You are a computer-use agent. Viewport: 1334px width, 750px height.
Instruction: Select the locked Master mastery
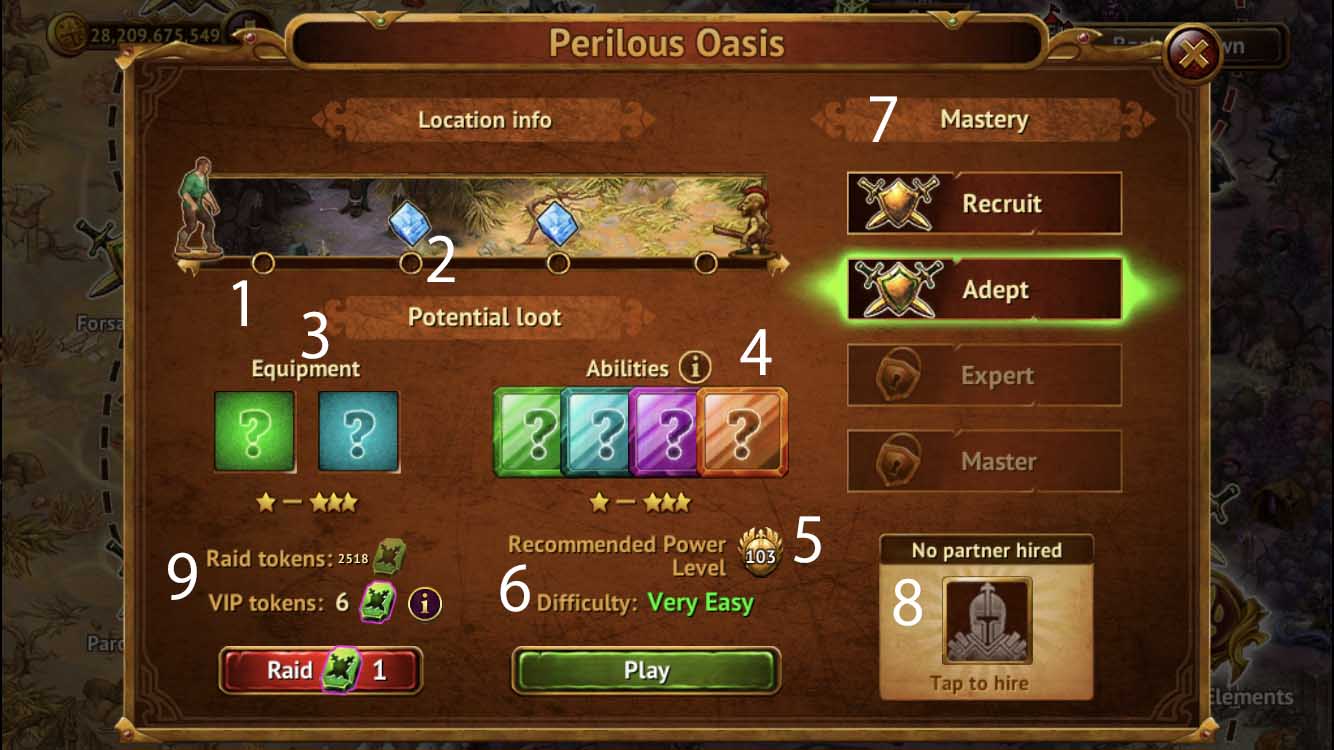point(984,462)
